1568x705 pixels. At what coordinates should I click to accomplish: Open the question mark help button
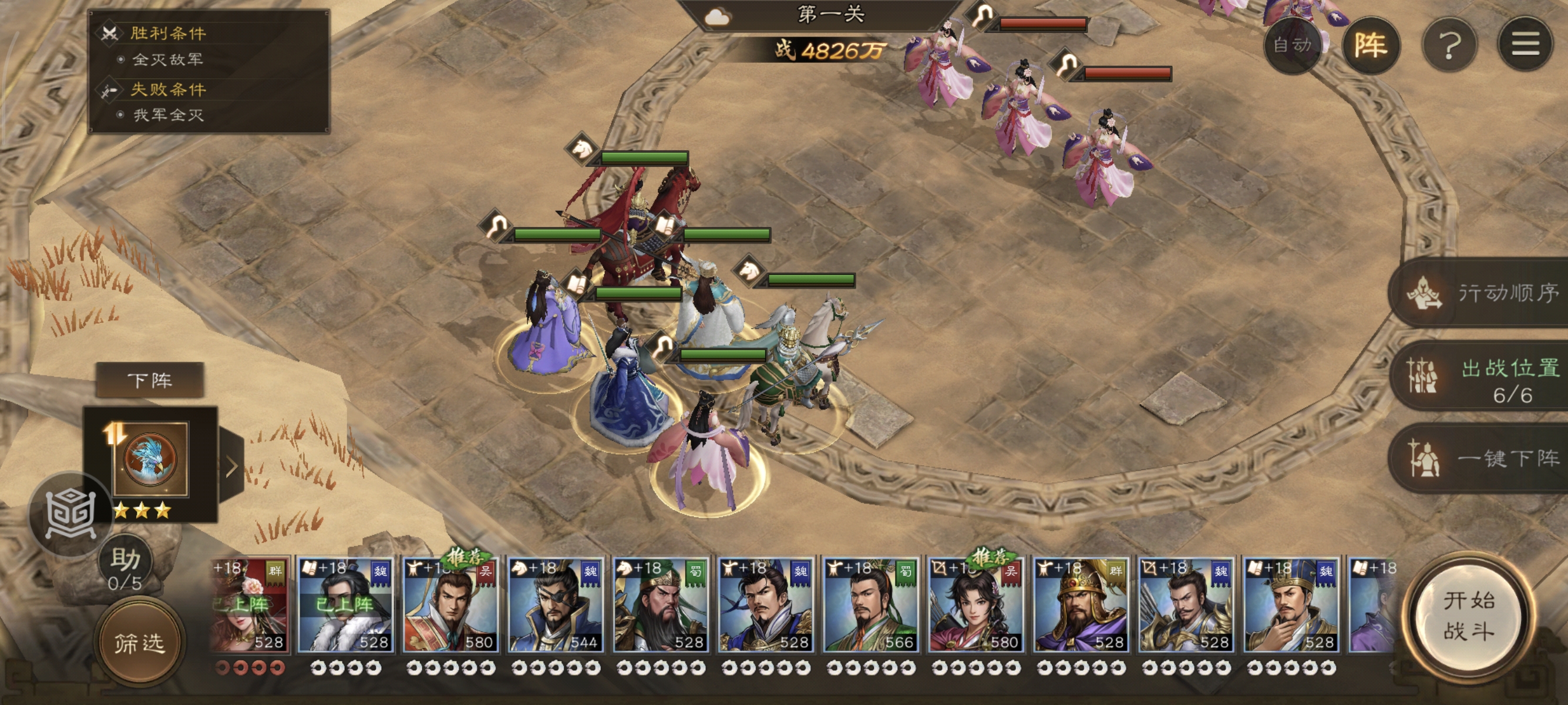[1449, 45]
